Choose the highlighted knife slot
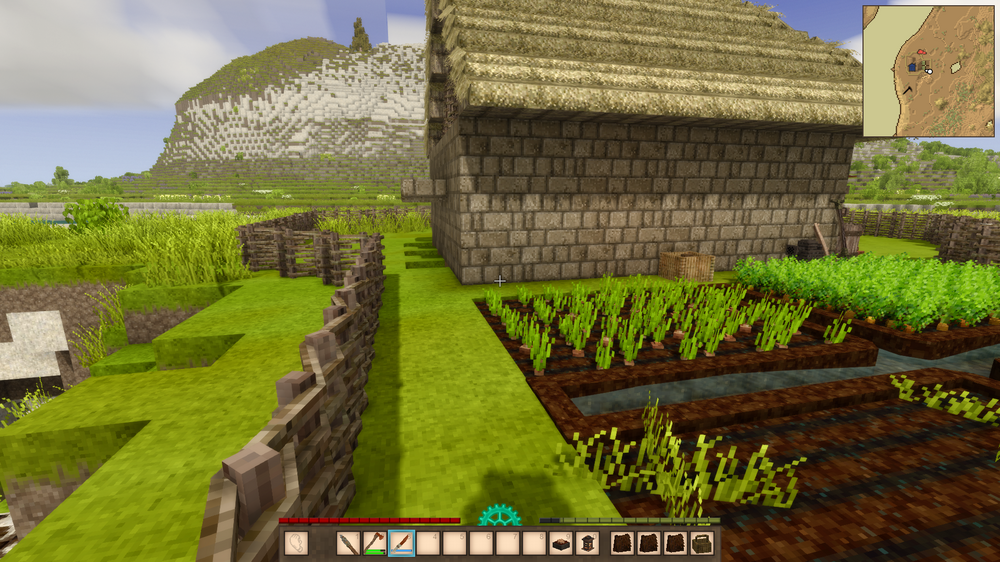Viewport: 1000px width, 562px height. 401,543
